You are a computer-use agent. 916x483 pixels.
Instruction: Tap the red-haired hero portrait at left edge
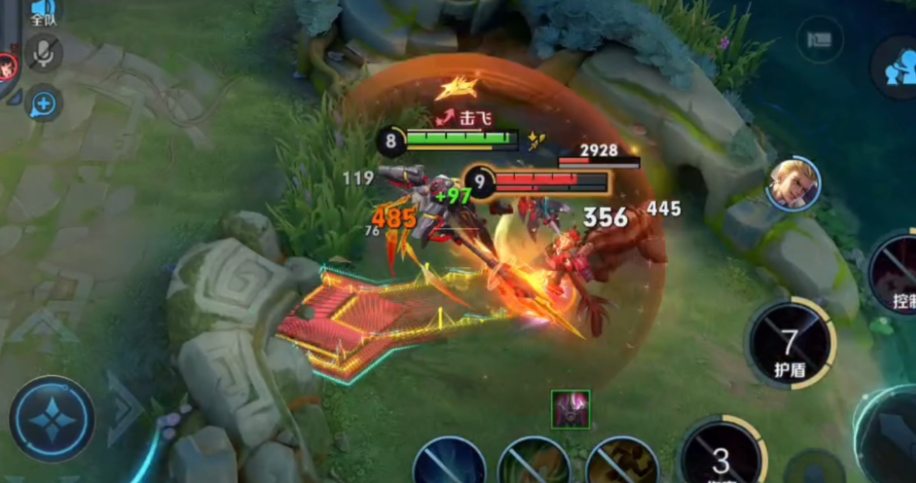pos(8,67)
